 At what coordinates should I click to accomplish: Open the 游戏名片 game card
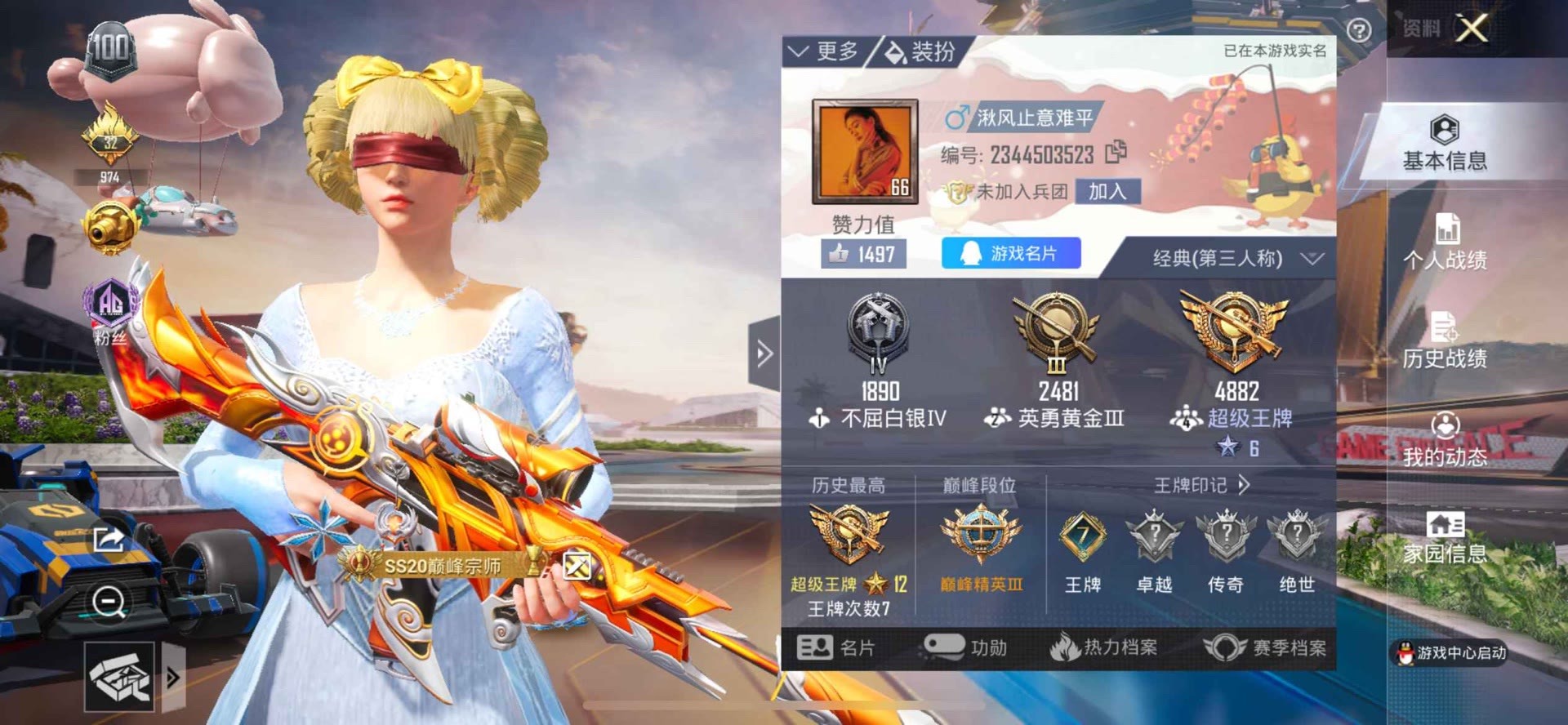point(1011,254)
